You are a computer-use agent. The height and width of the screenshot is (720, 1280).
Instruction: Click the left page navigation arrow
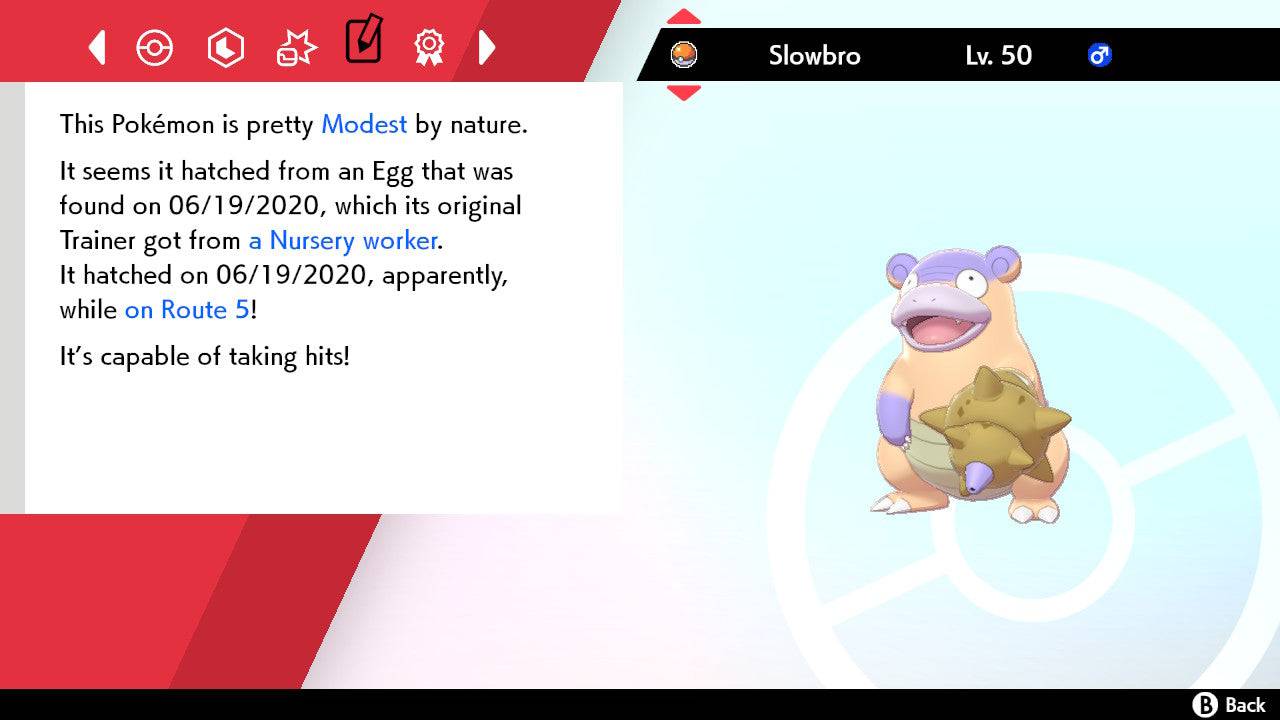tap(96, 47)
